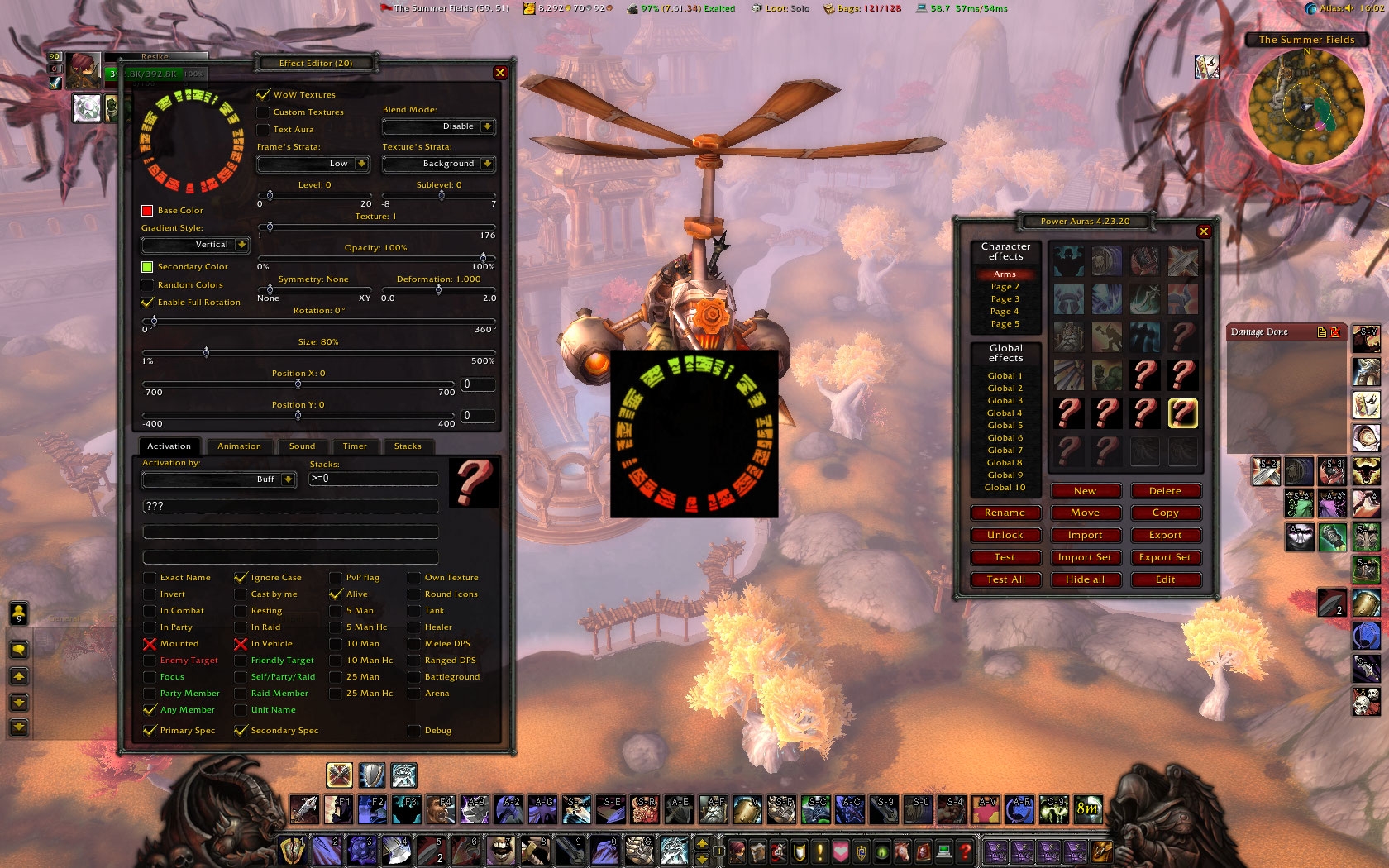Viewport: 1389px width, 868px height.
Task: Open the Sound tab
Action: (x=302, y=446)
